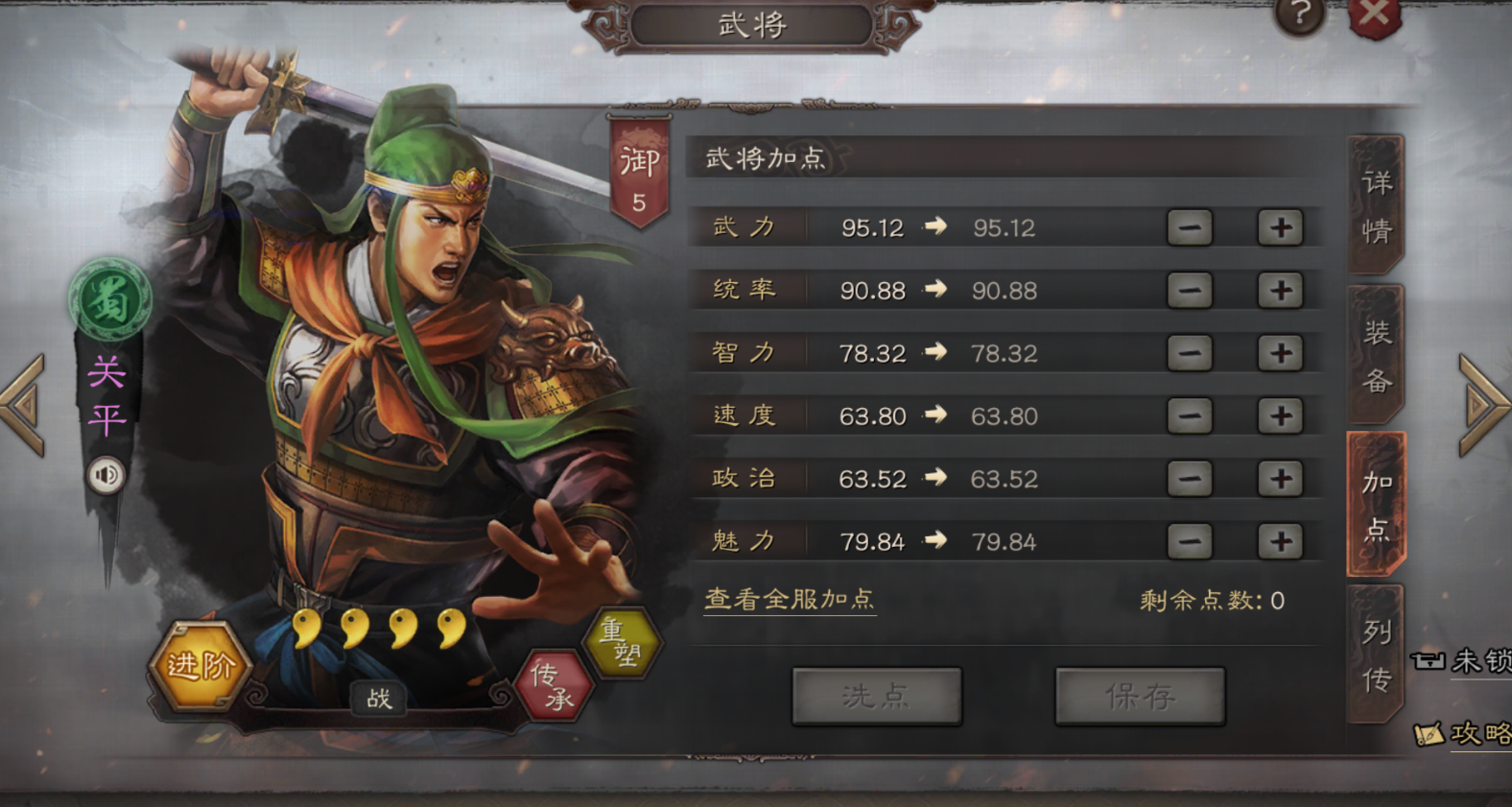Play 关平's voice with the speaker icon
This screenshot has width=1512, height=807.
click(x=106, y=475)
